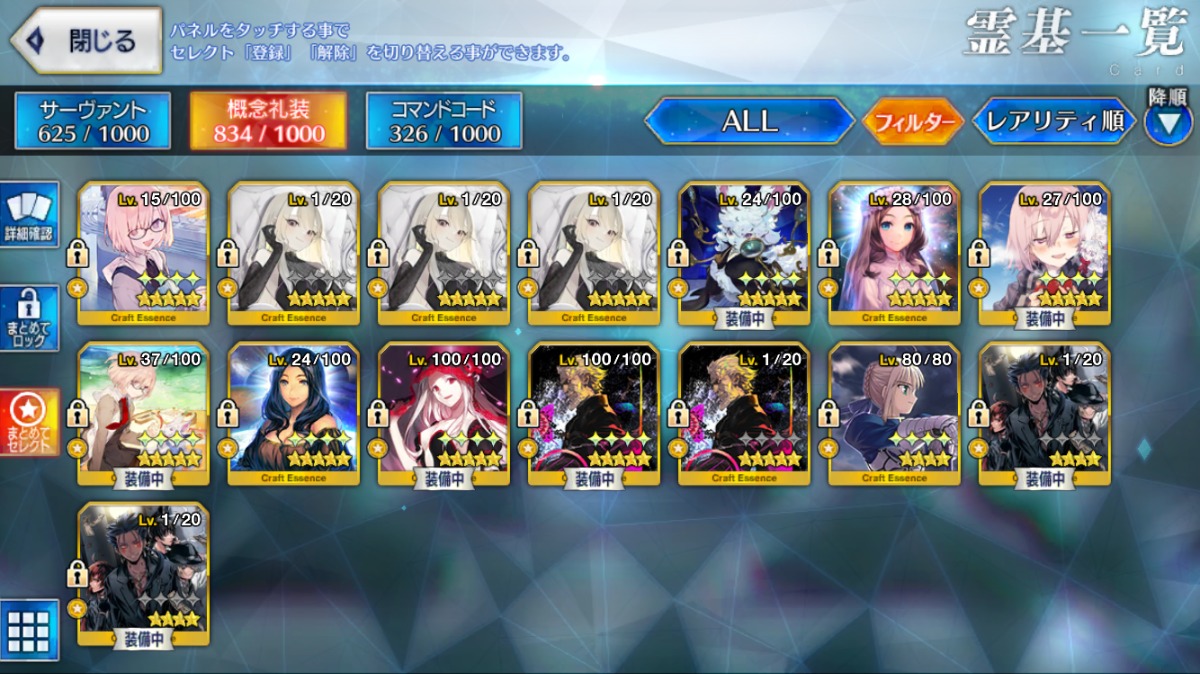Select the Lv. 37/100 craft essence card
Screen dimensions: 1200x674
tap(143, 414)
